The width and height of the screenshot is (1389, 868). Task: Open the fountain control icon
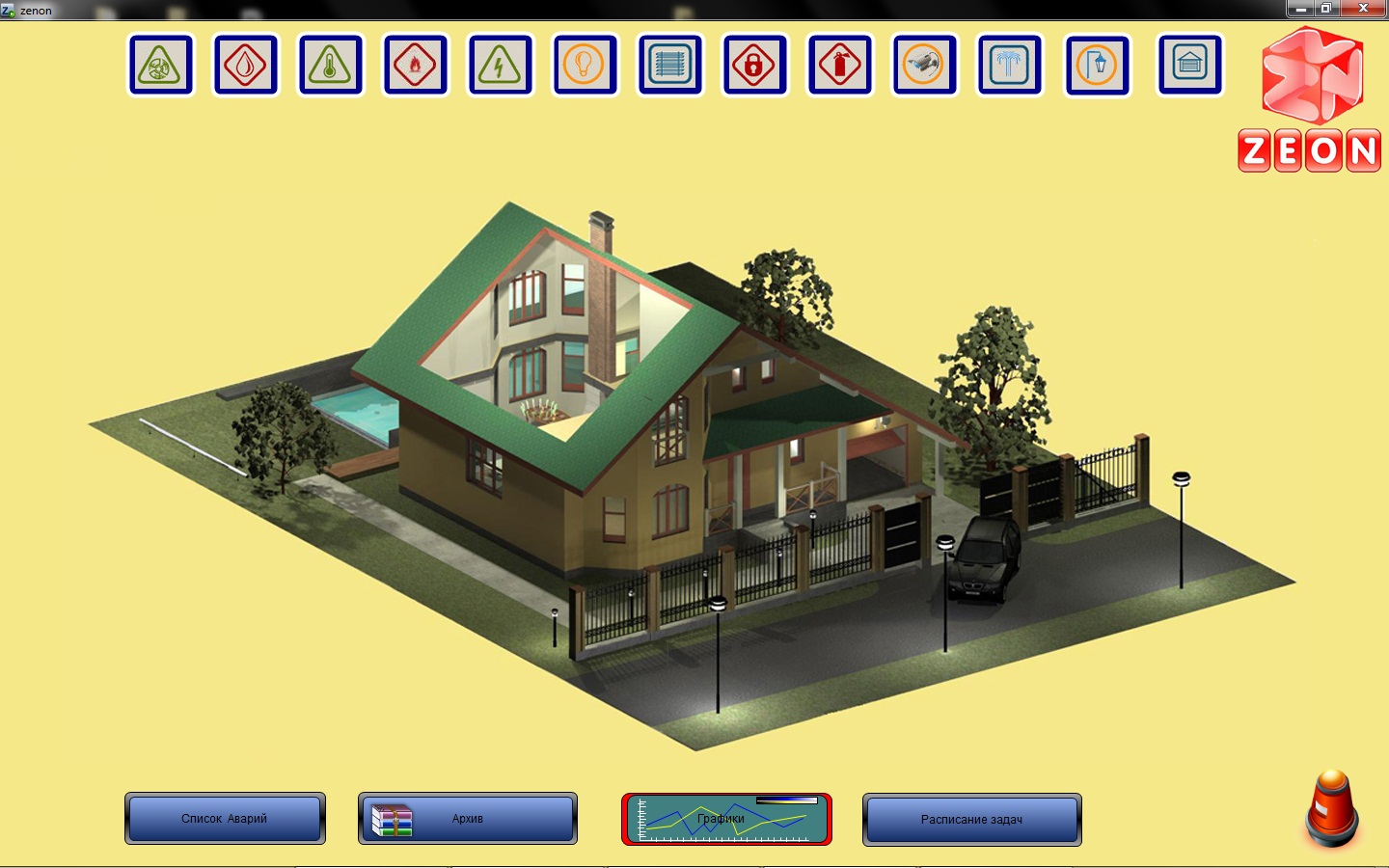coord(1010,66)
